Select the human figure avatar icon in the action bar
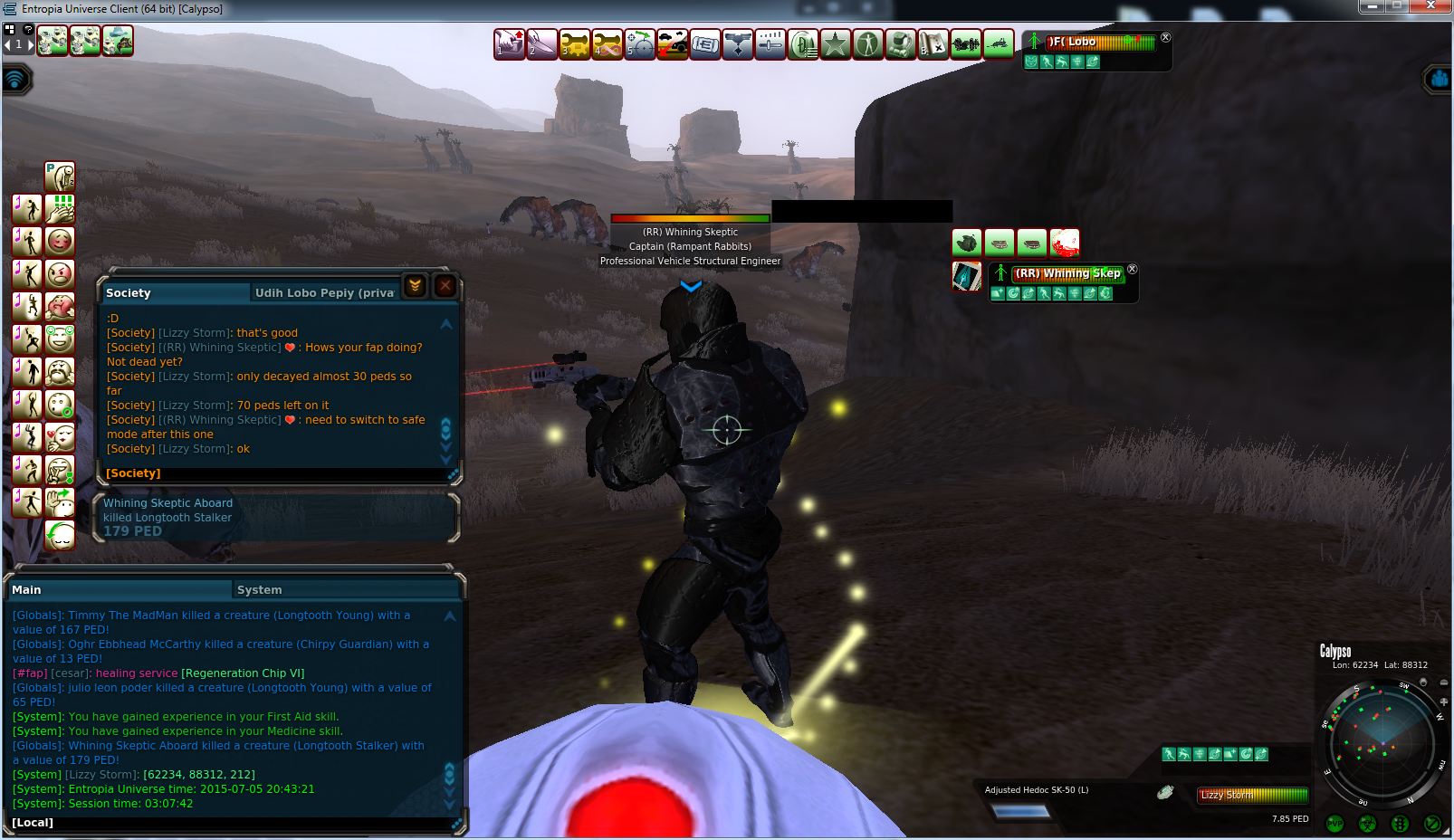 coord(868,43)
